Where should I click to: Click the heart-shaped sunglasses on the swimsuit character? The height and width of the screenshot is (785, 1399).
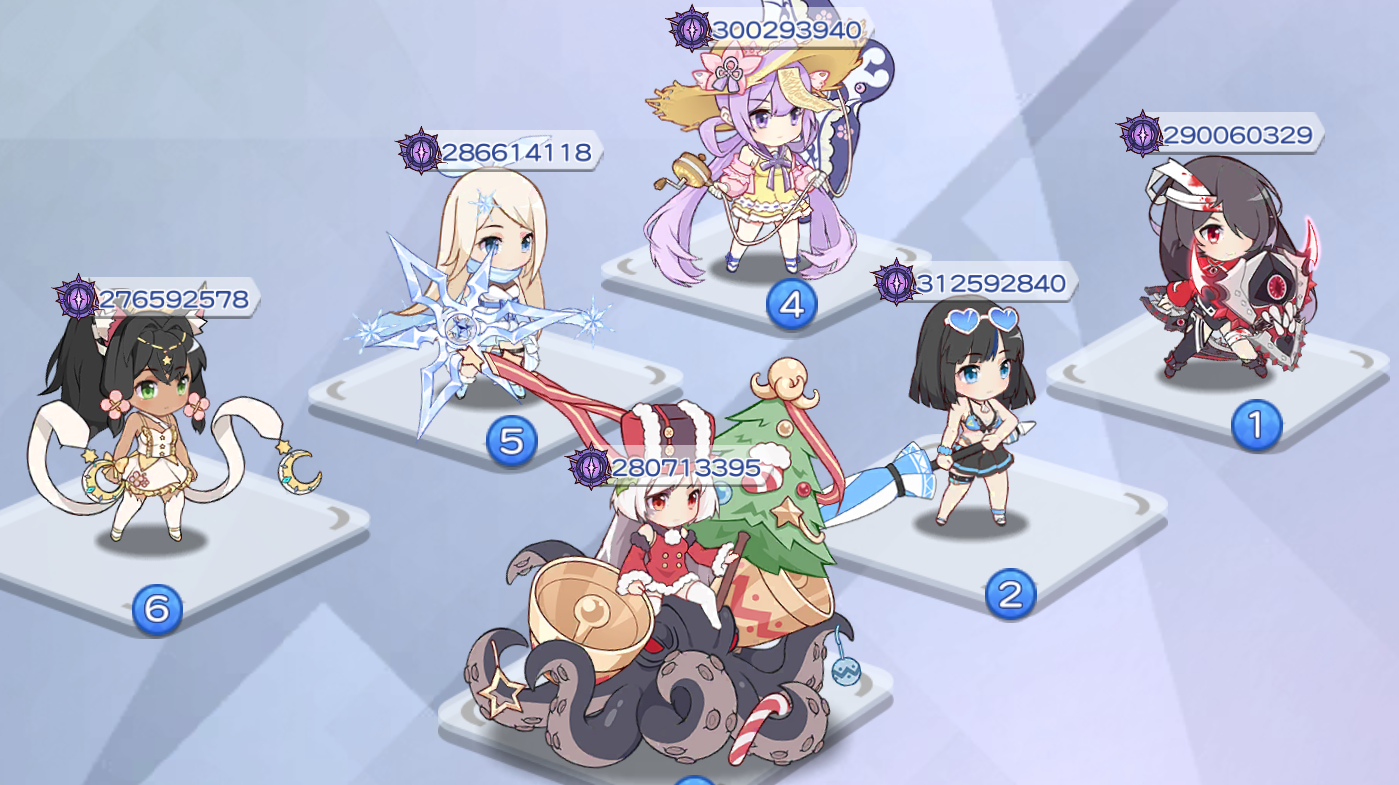[983, 318]
